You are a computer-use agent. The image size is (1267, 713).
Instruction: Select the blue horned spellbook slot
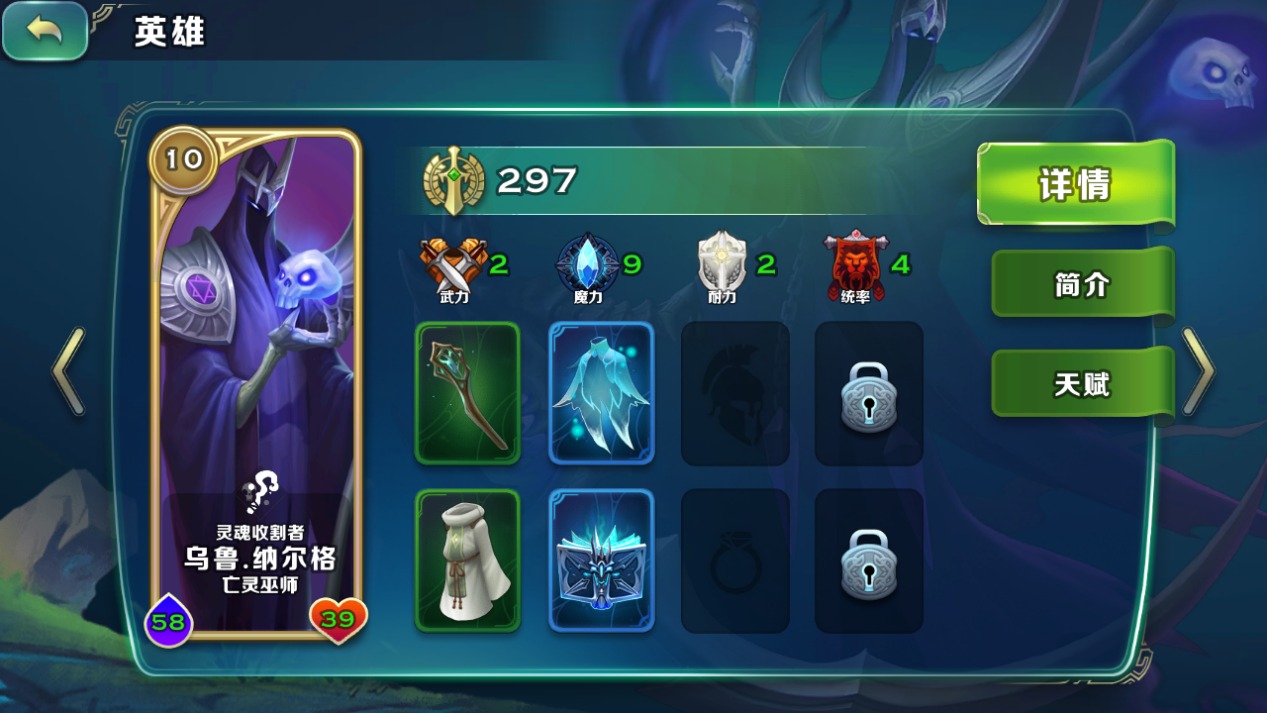601,561
